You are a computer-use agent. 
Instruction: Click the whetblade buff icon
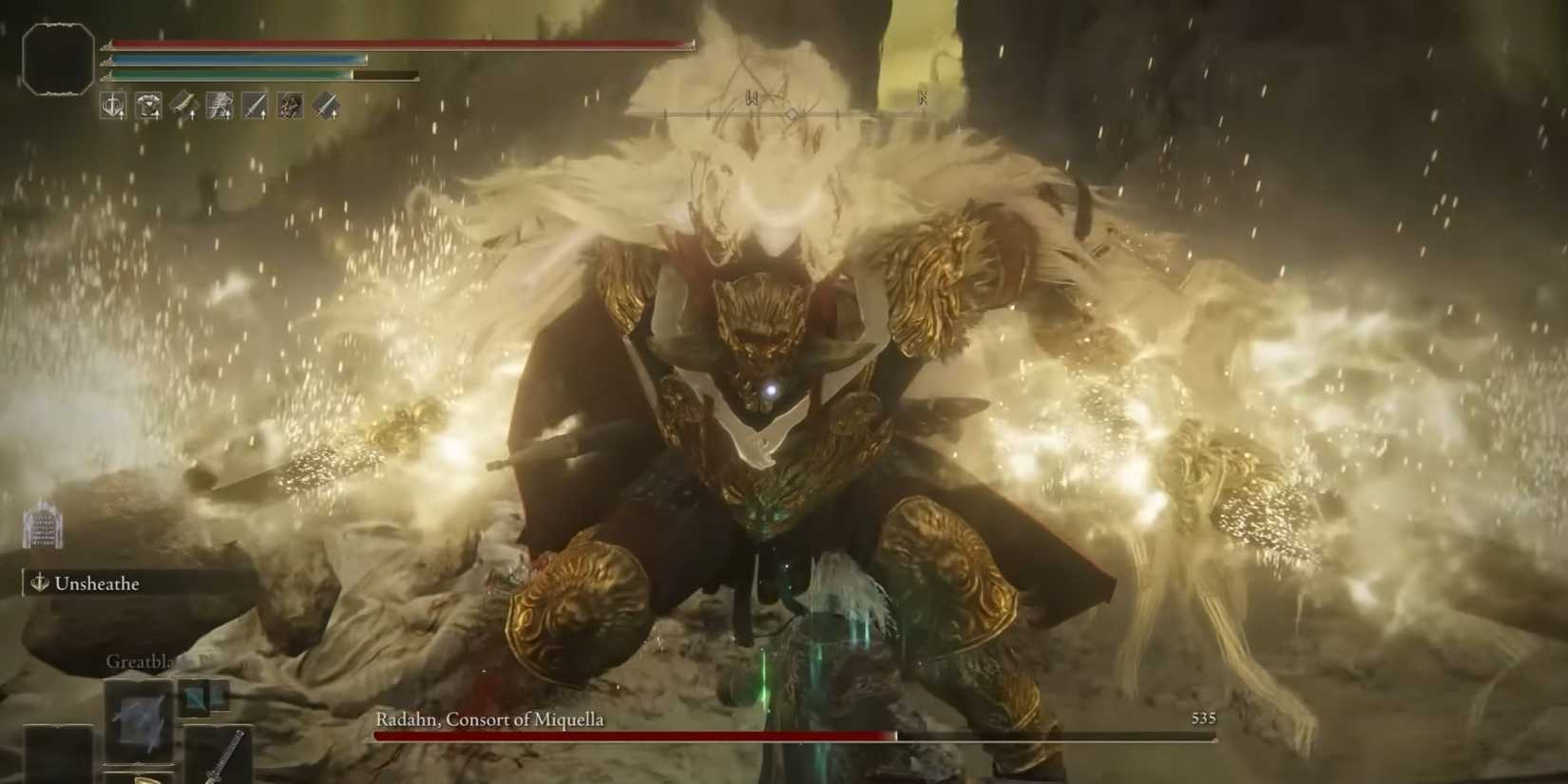coord(184,105)
